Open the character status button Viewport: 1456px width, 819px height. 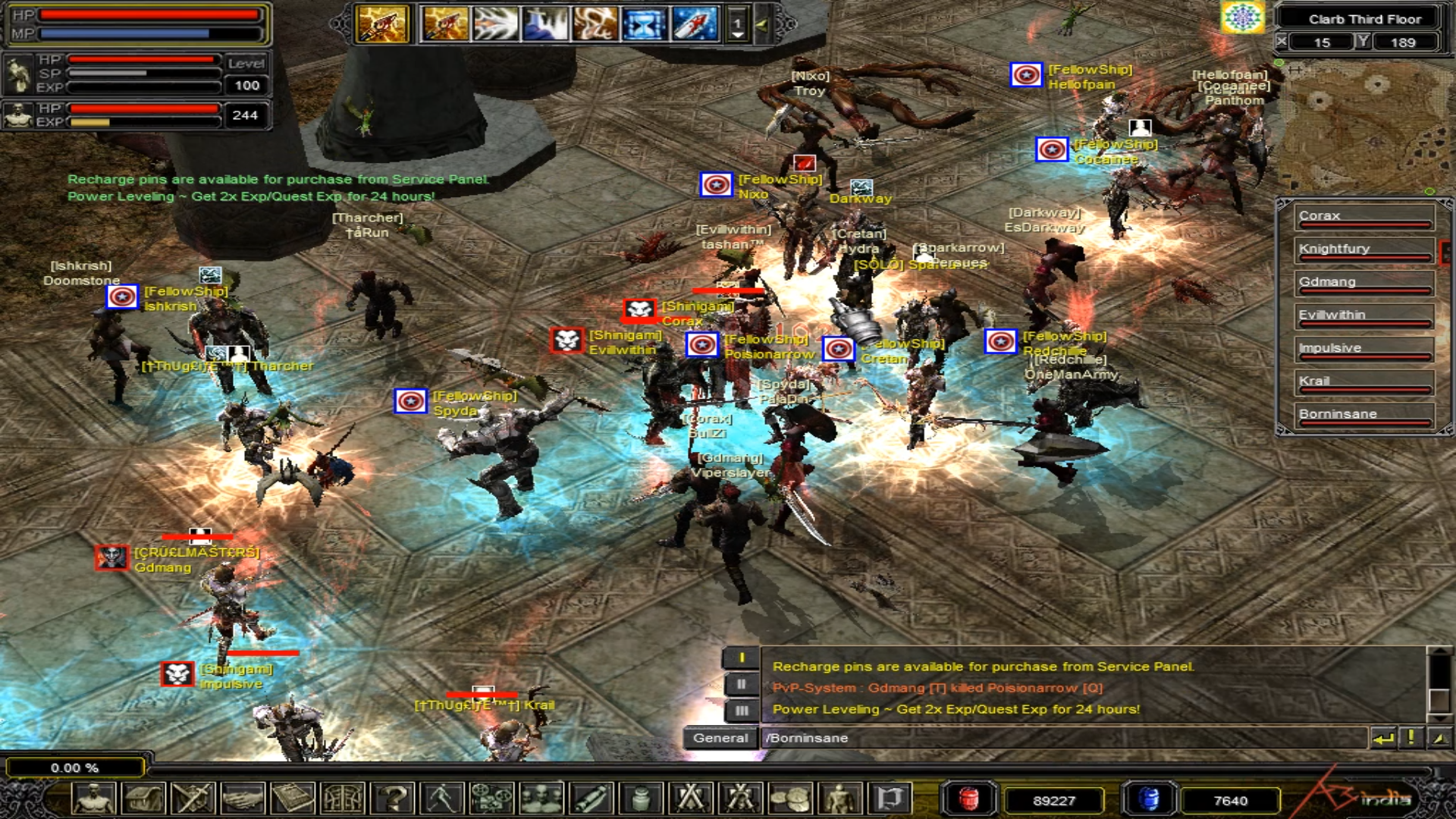[94, 799]
